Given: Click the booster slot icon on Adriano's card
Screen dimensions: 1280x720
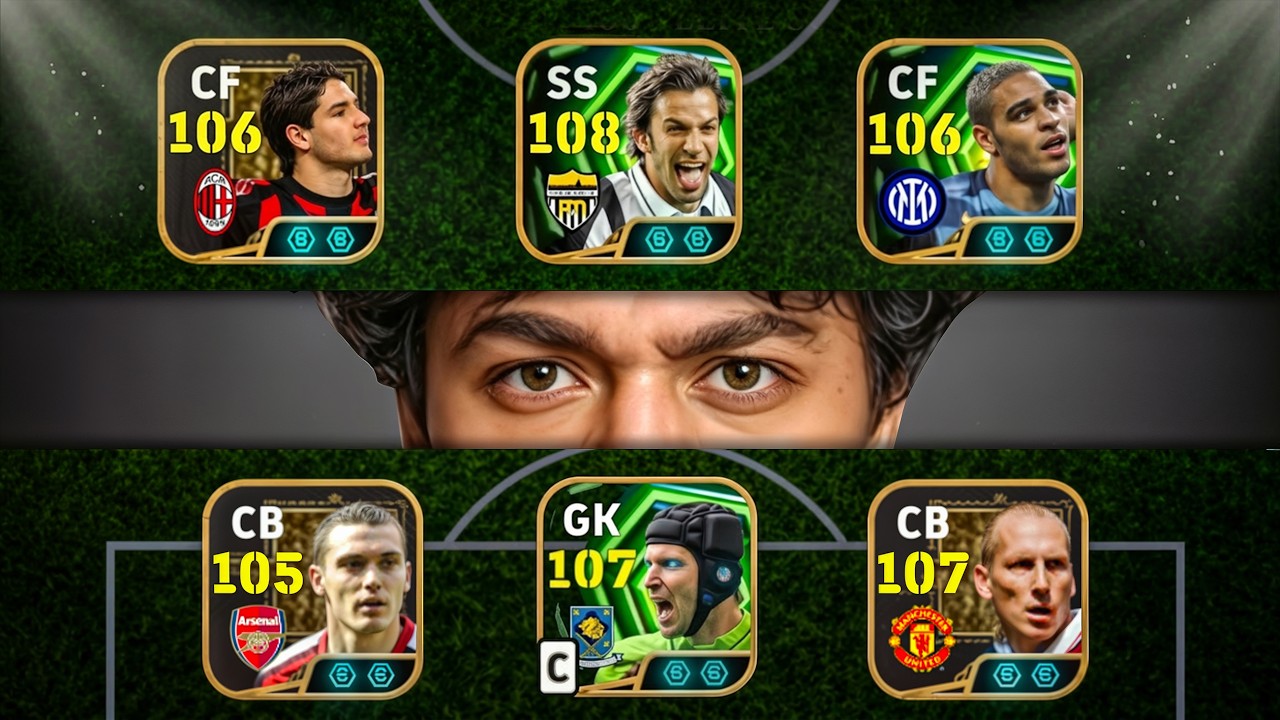Looking at the screenshot, I should coord(1000,238).
